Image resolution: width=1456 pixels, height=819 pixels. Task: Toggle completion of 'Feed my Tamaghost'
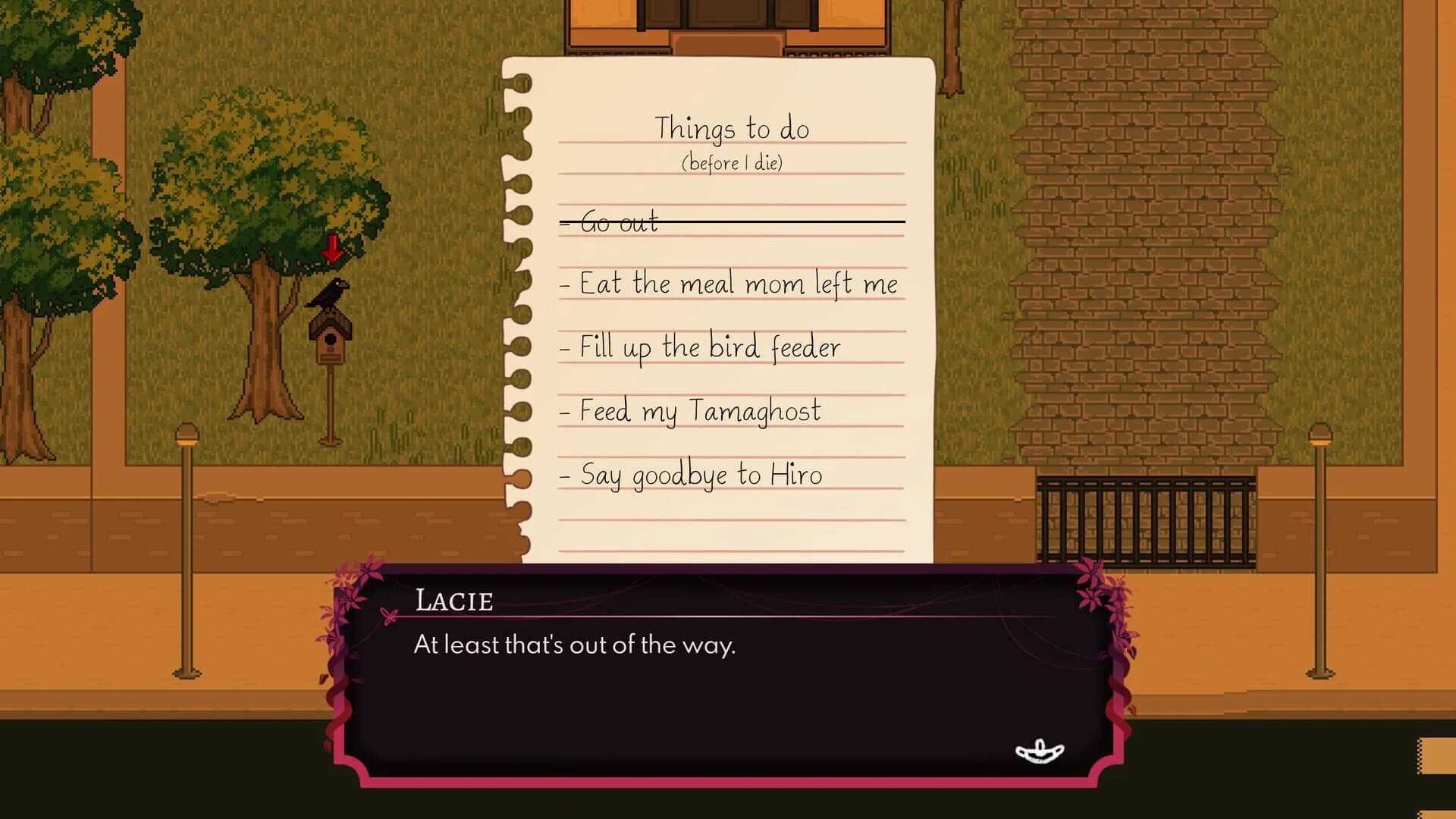[690, 410]
